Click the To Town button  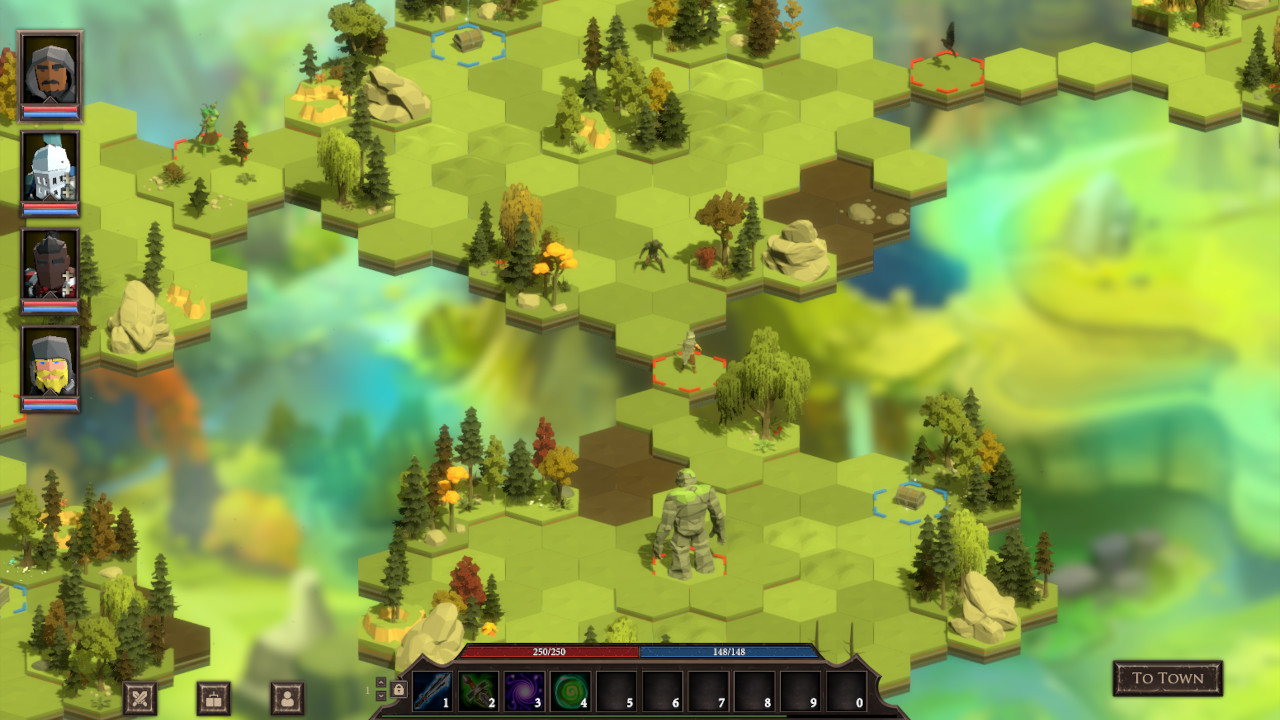click(1167, 678)
